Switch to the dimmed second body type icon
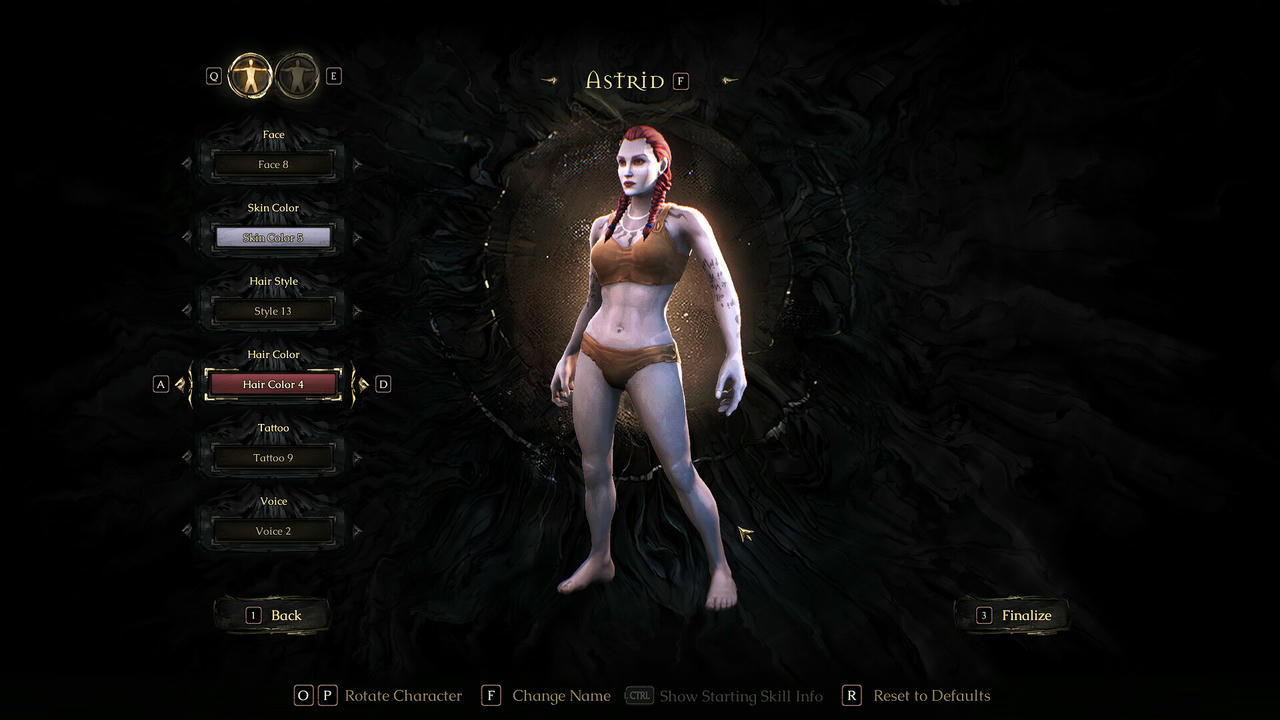The image size is (1280, 720). click(297, 76)
